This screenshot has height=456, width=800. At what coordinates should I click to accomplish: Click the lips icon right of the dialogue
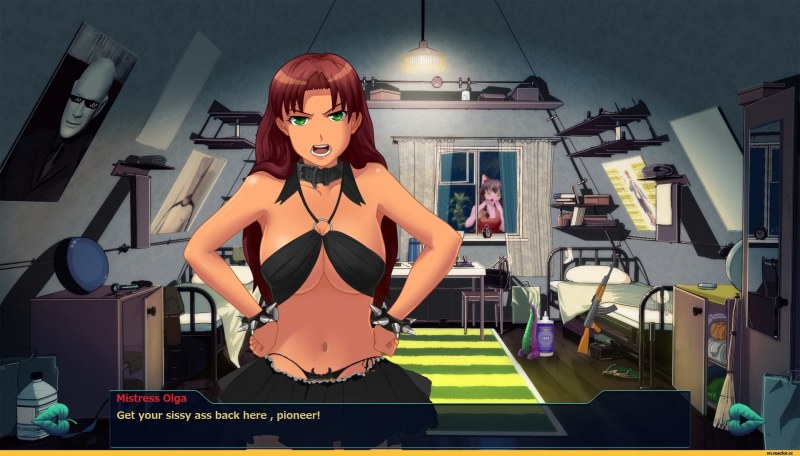(x=745, y=416)
